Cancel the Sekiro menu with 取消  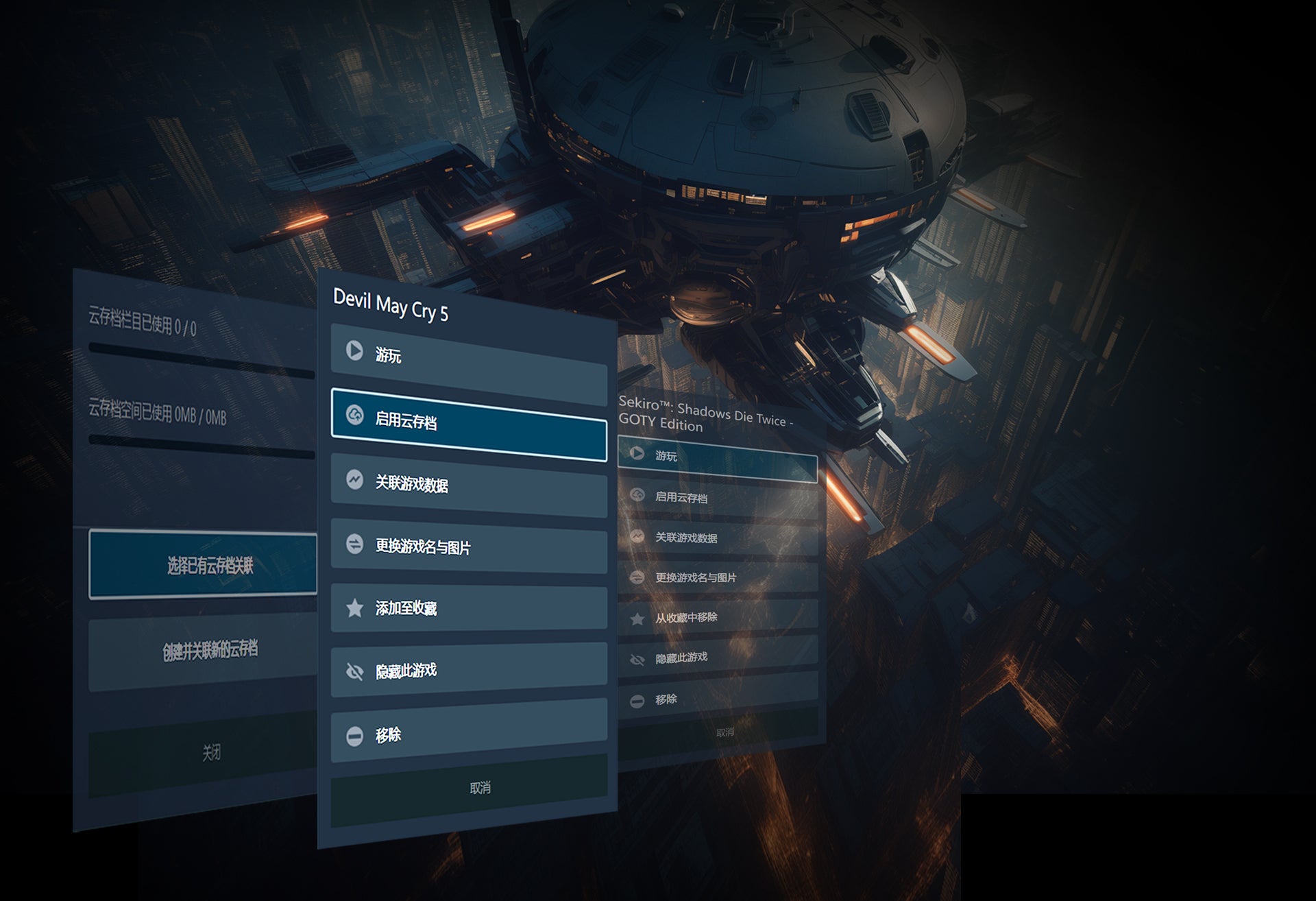[x=724, y=732]
